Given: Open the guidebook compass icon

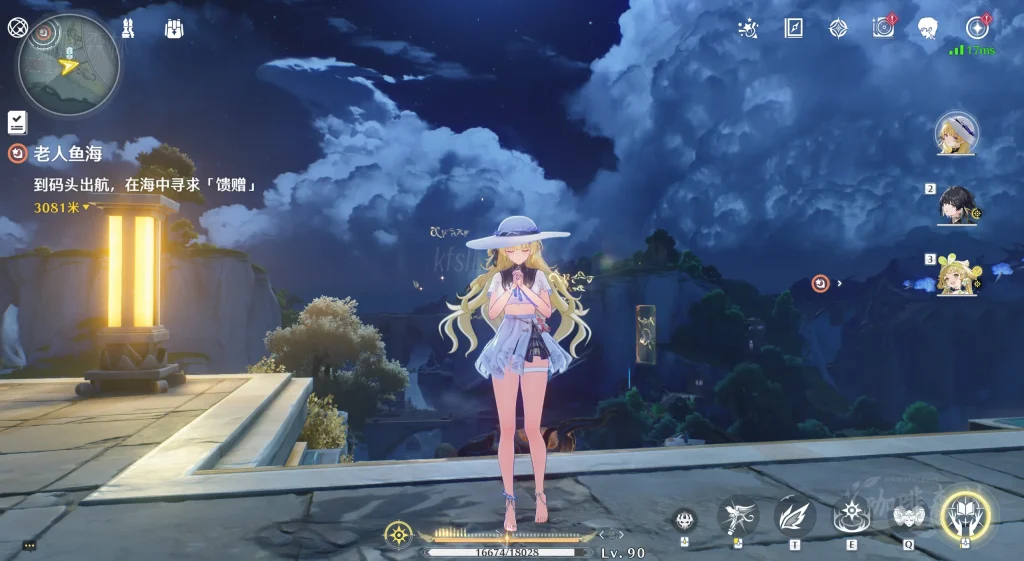Looking at the screenshot, I should (x=793, y=28).
